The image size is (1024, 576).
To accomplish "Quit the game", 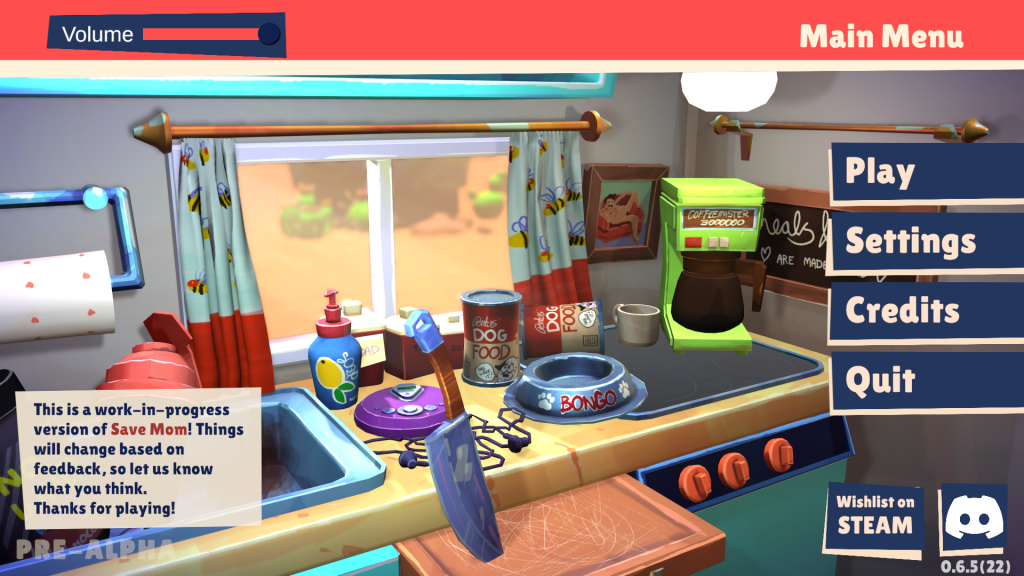I will point(925,380).
